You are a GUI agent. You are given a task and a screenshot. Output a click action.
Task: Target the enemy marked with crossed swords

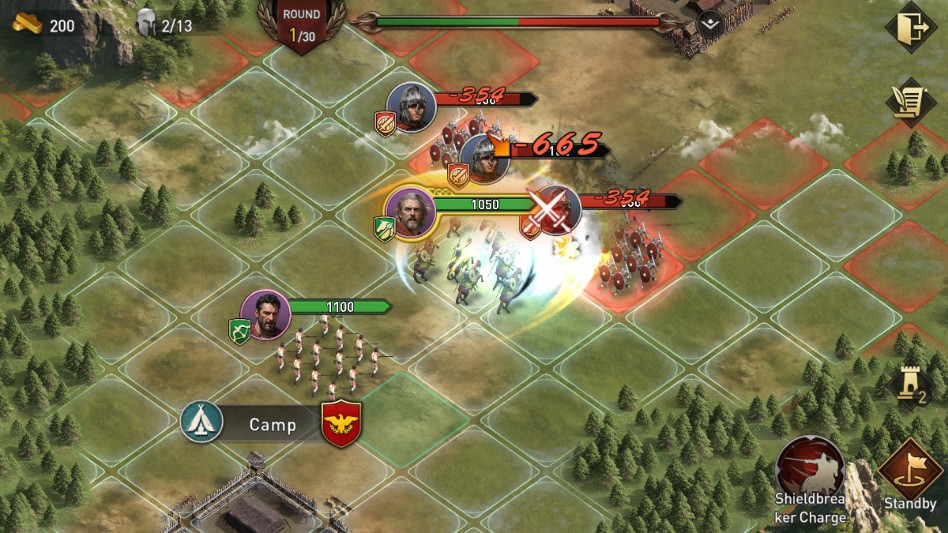coord(555,210)
